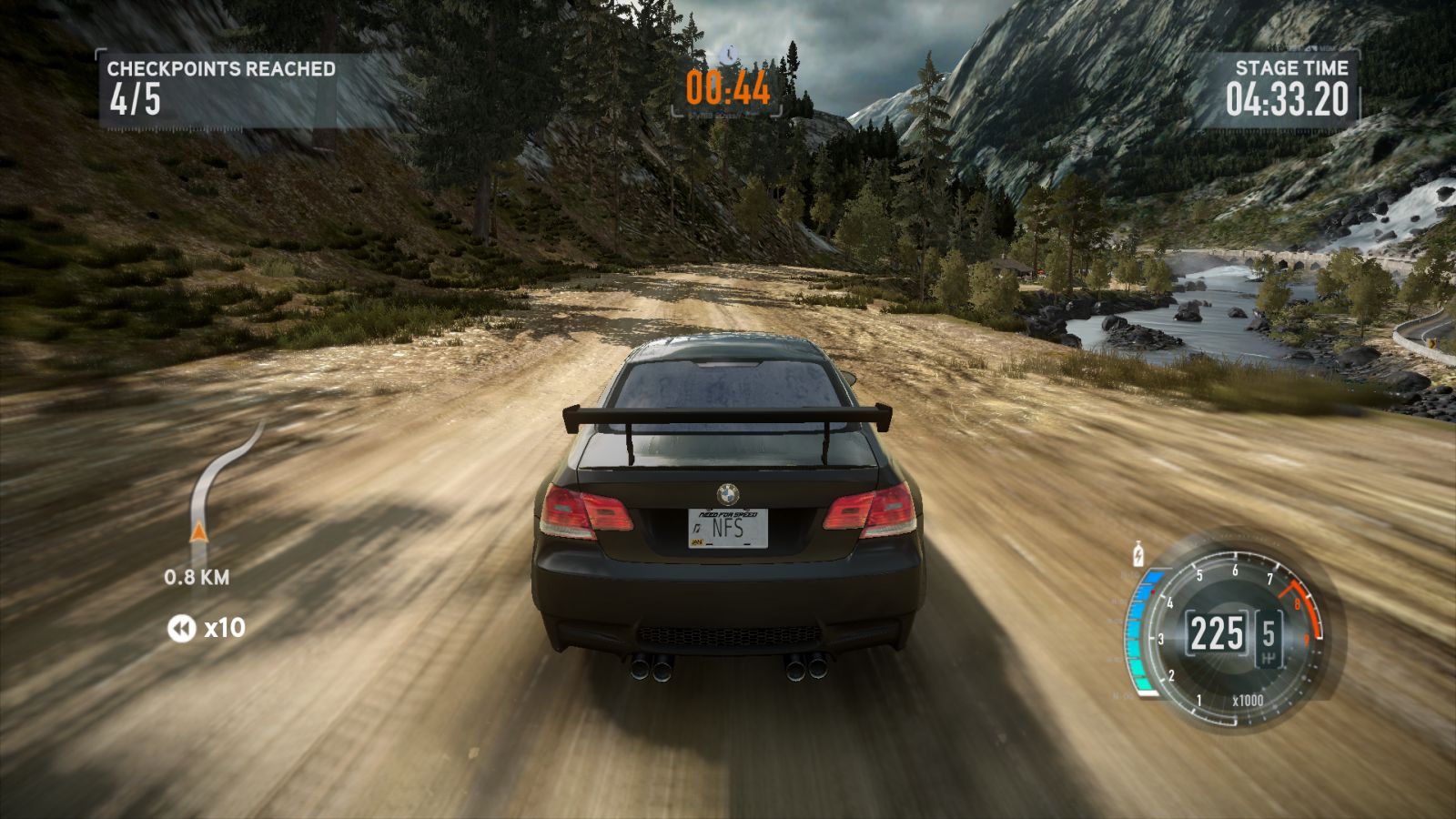Click the nitrous bottle icon
This screenshot has height=819, width=1456.
click(x=1137, y=553)
